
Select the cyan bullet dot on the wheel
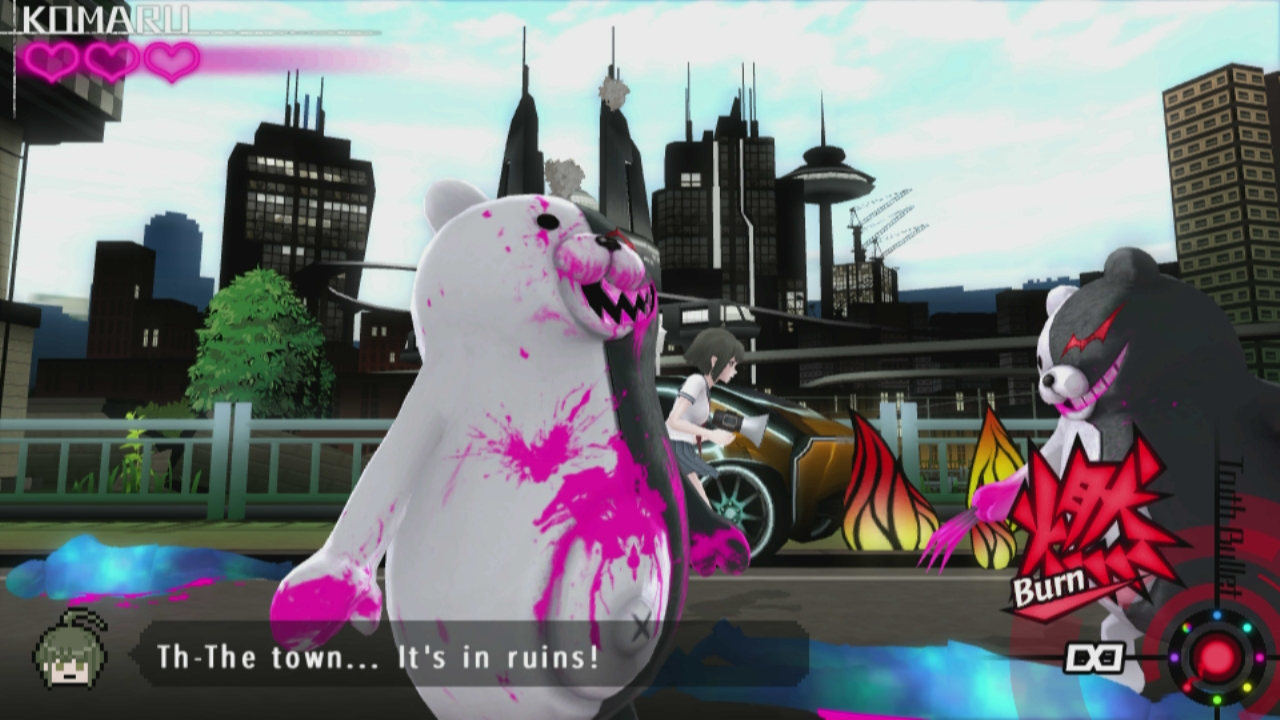coord(1247,627)
